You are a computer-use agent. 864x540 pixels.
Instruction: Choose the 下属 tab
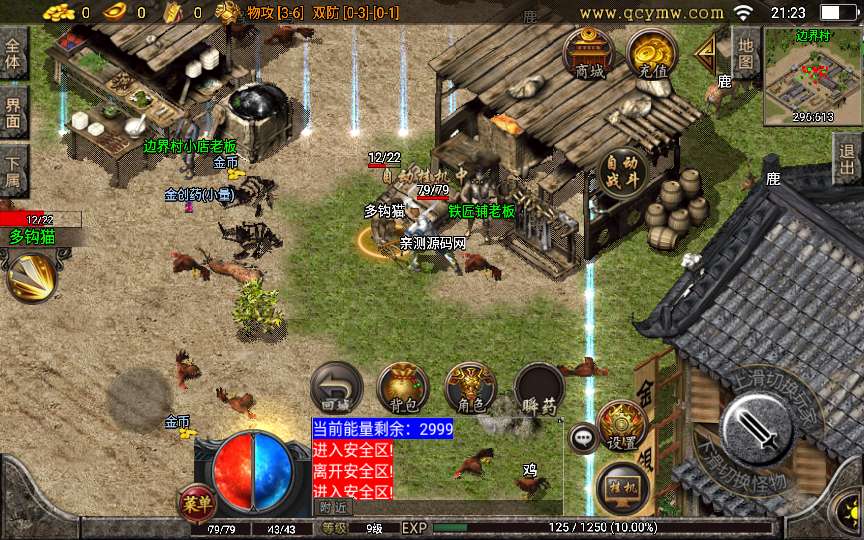(x=14, y=168)
